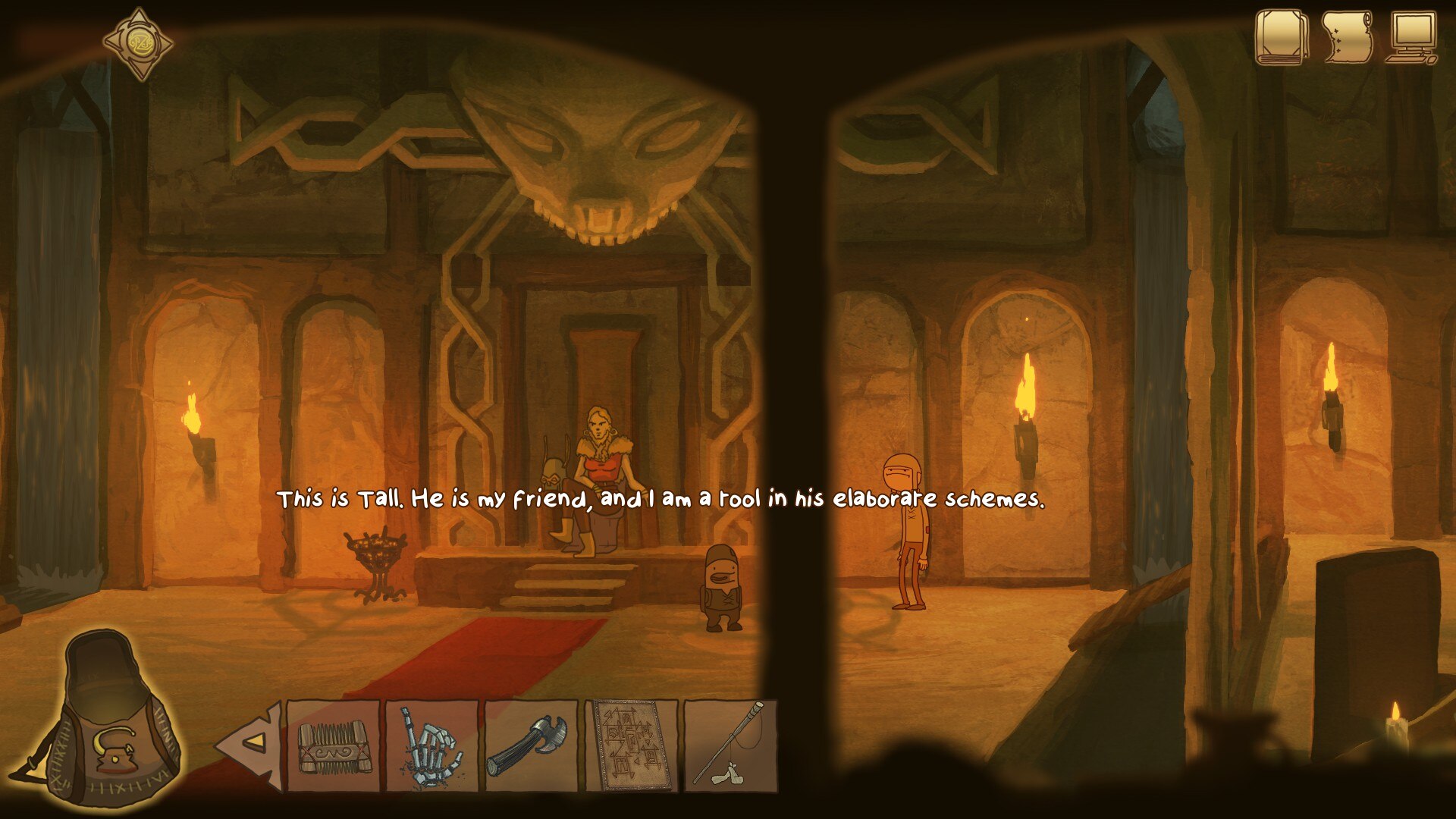Select the skeleton hand item

(x=432, y=746)
